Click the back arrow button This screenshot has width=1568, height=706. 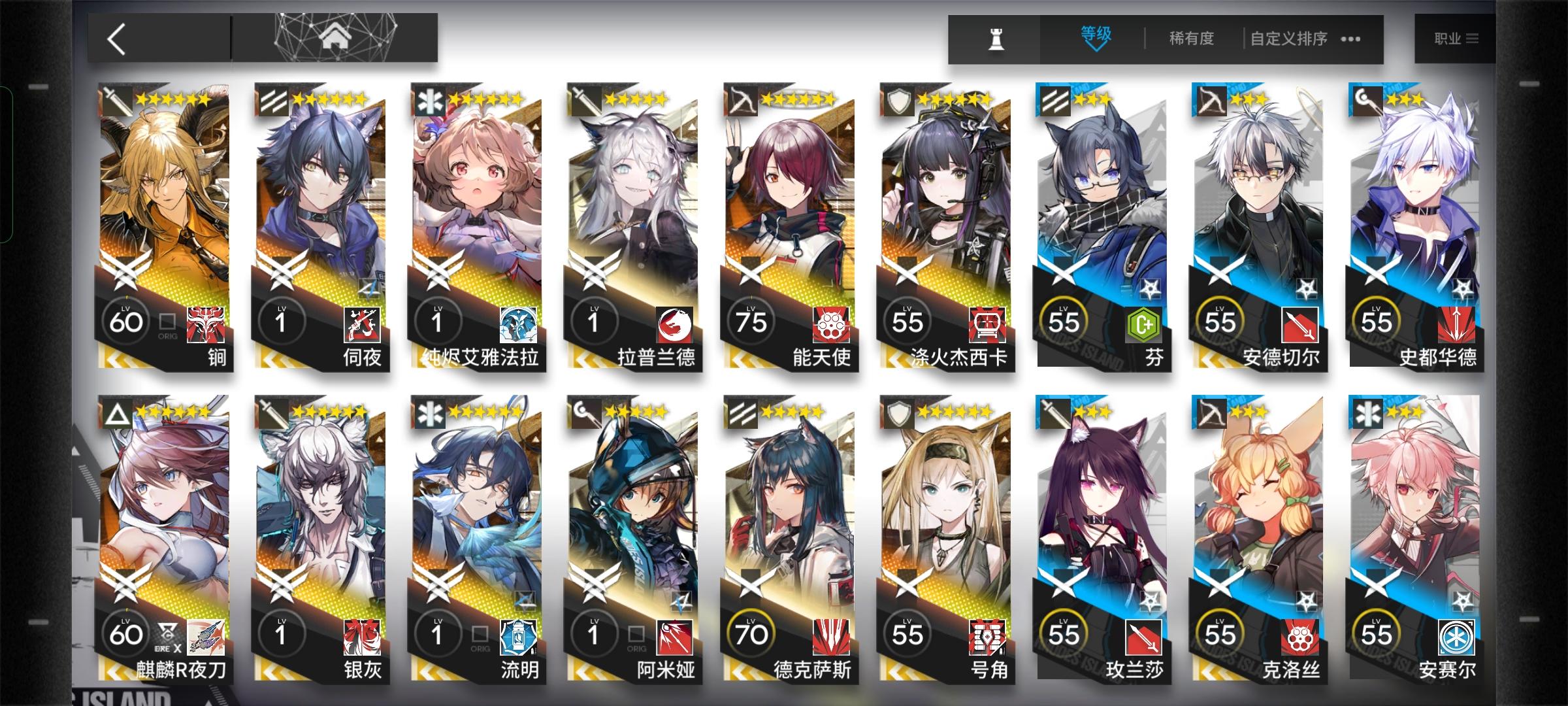point(118,38)
